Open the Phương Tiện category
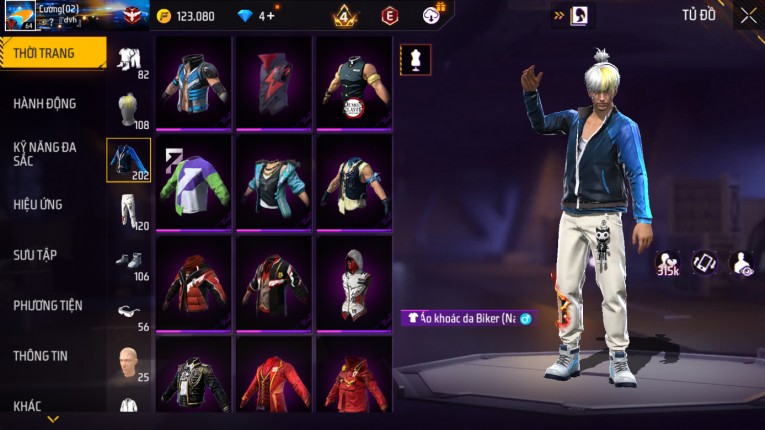 (47, 305)
